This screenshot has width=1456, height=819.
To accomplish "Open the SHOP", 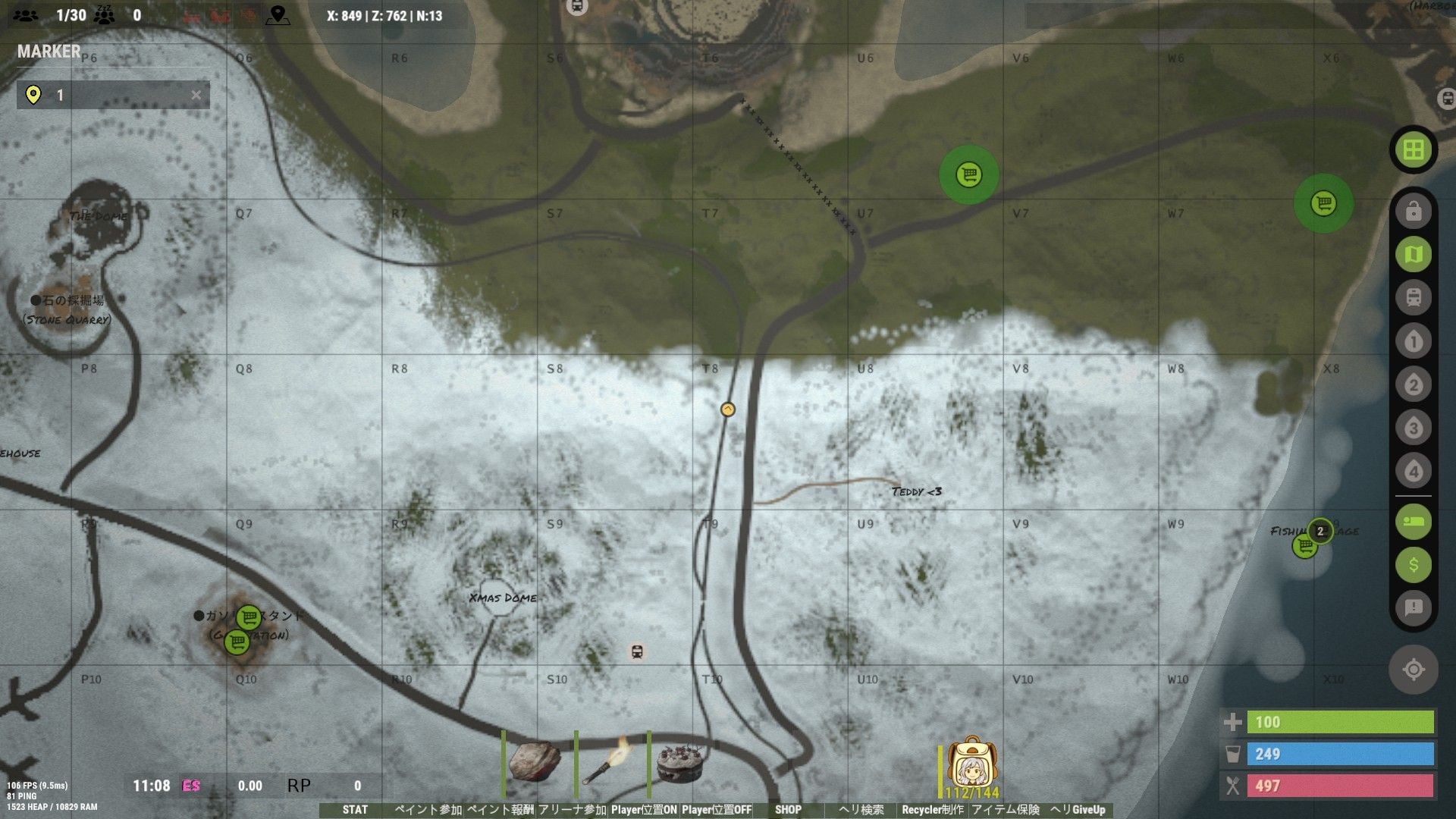I will pos(788,810).
